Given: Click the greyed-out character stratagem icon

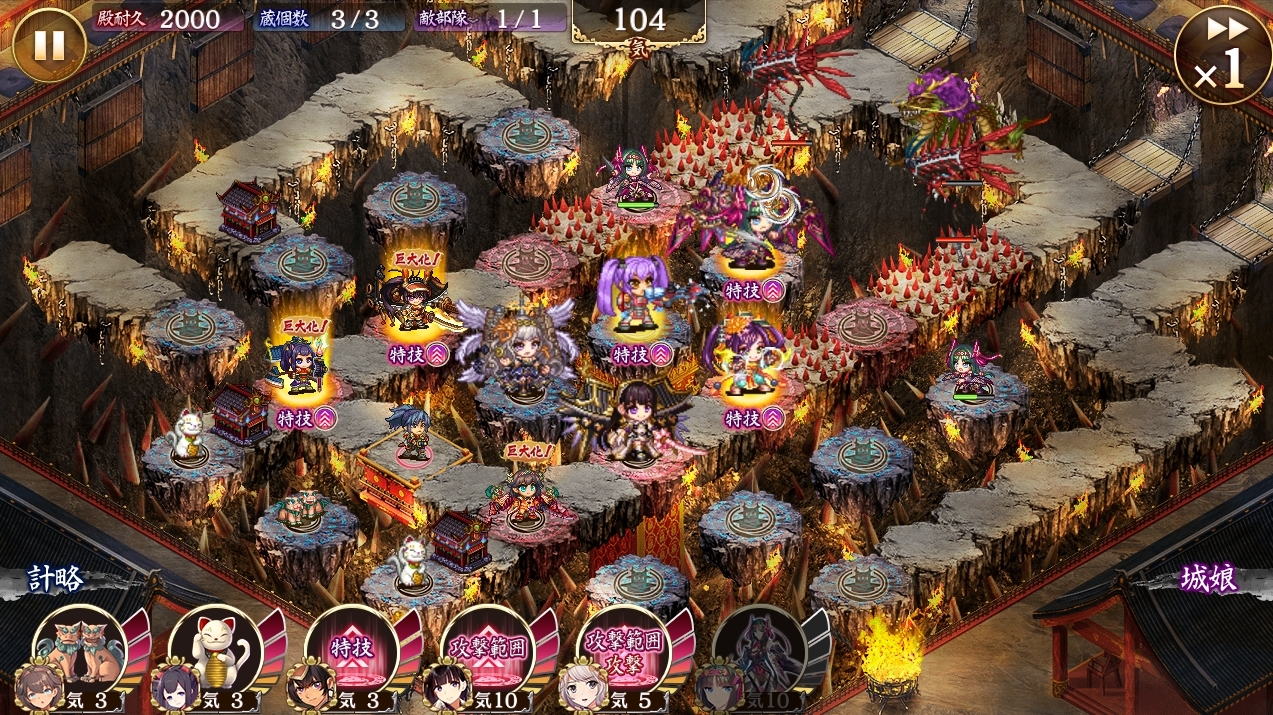Looking at the screenshot, I should [759, 650].
